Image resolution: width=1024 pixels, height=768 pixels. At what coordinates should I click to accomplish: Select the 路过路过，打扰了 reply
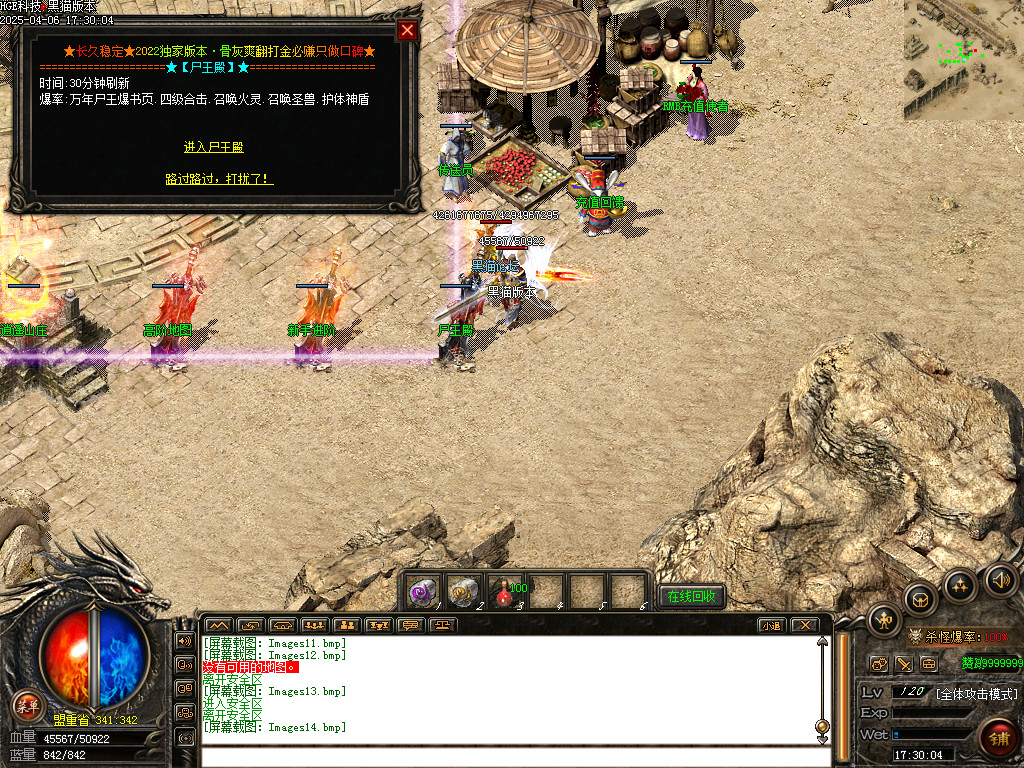219,179
